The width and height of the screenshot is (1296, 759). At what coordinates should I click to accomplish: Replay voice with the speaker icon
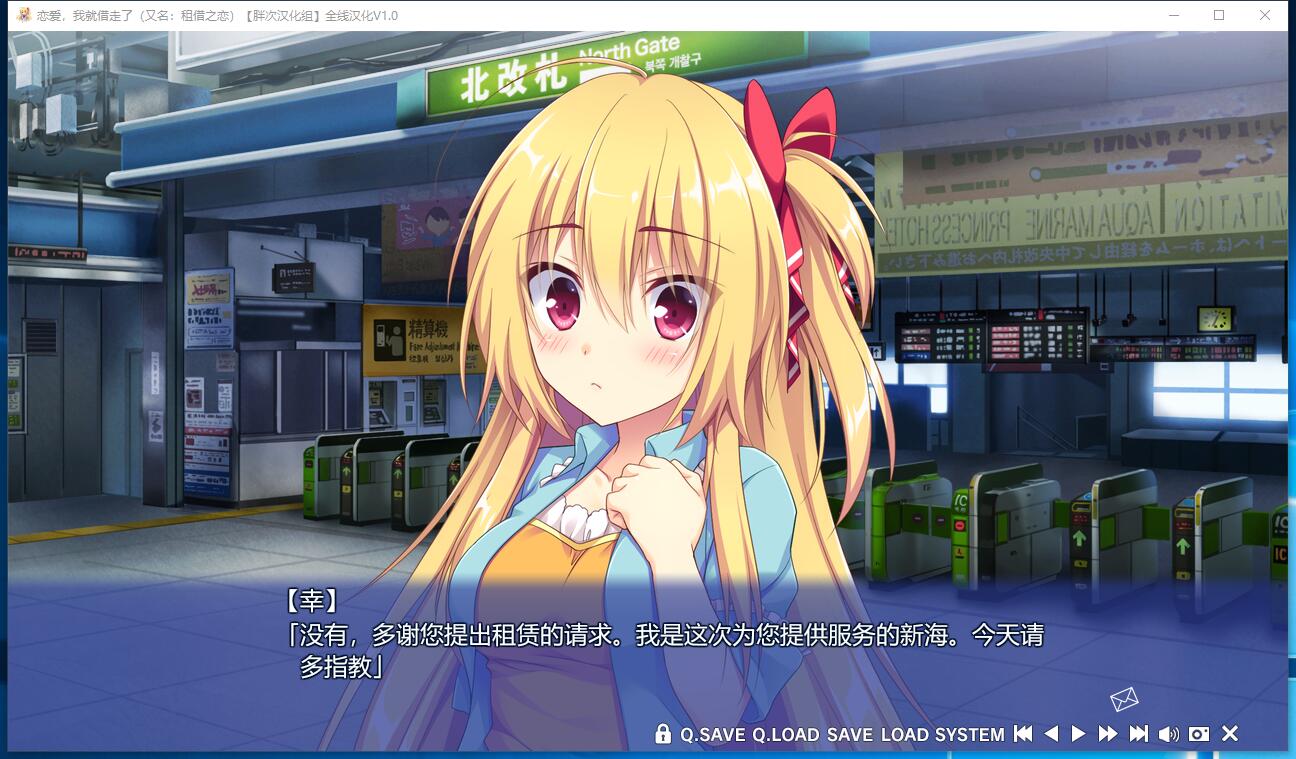(1168, 734)
